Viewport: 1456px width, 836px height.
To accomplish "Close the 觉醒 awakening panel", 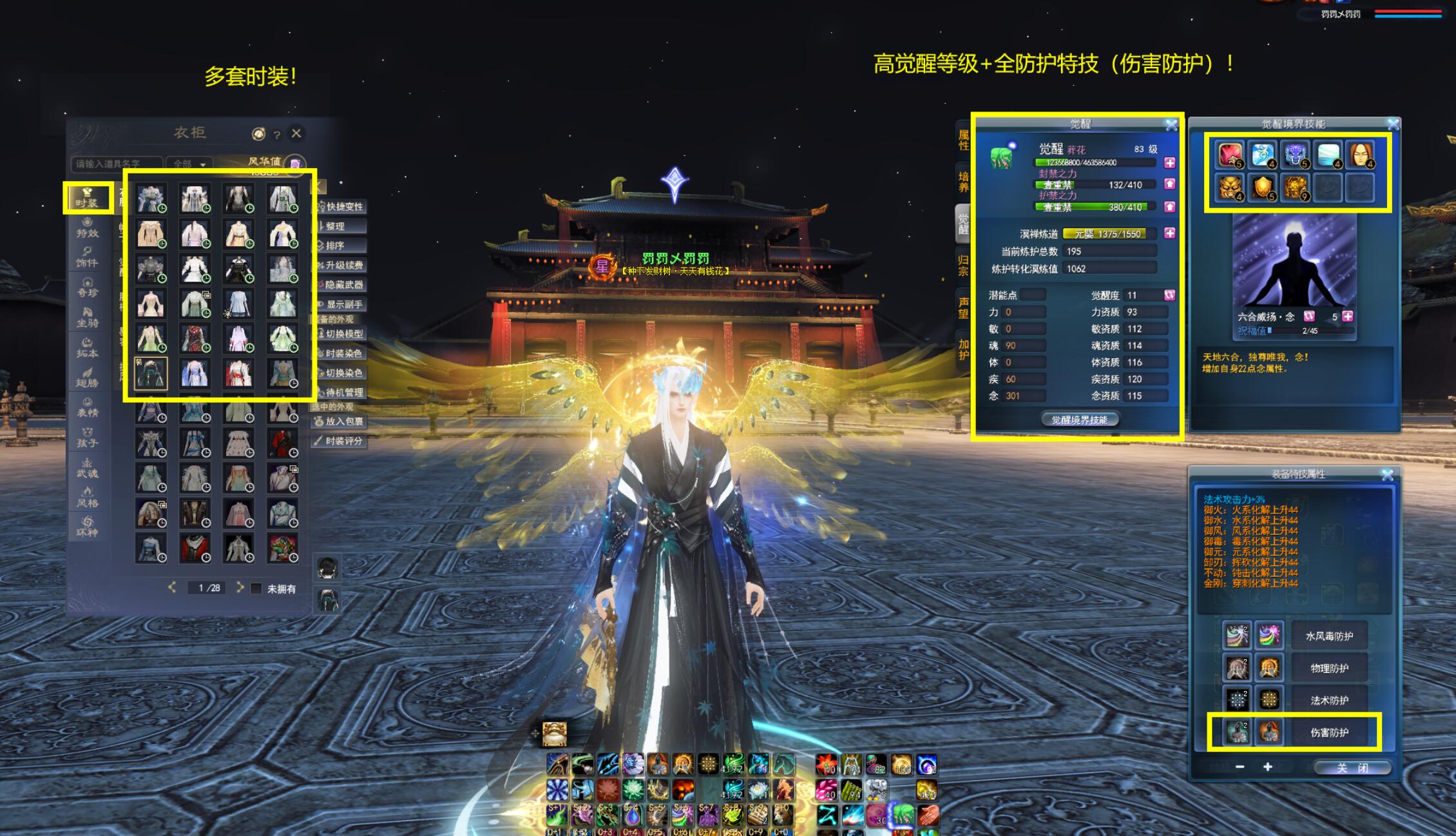I will [1171, 124].
